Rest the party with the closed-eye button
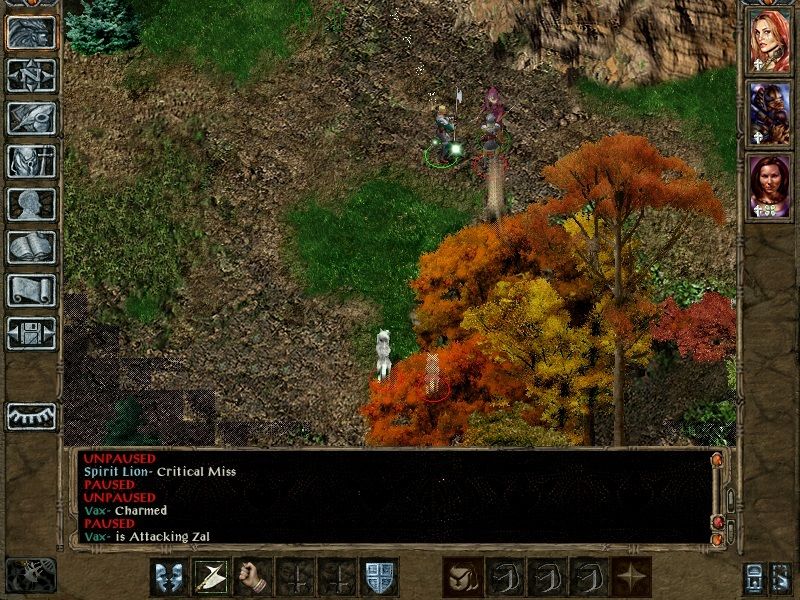This screenshot has height=600, width=800. pos(31,416)
